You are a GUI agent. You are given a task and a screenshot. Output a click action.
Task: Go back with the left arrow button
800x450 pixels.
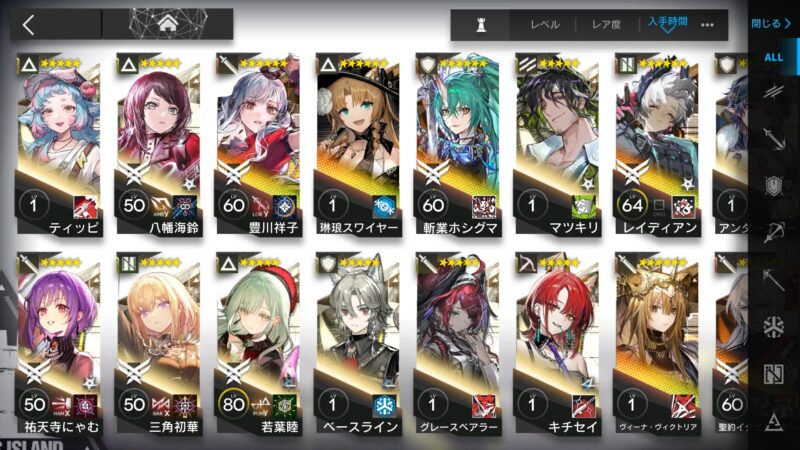(x=29, y=24)
